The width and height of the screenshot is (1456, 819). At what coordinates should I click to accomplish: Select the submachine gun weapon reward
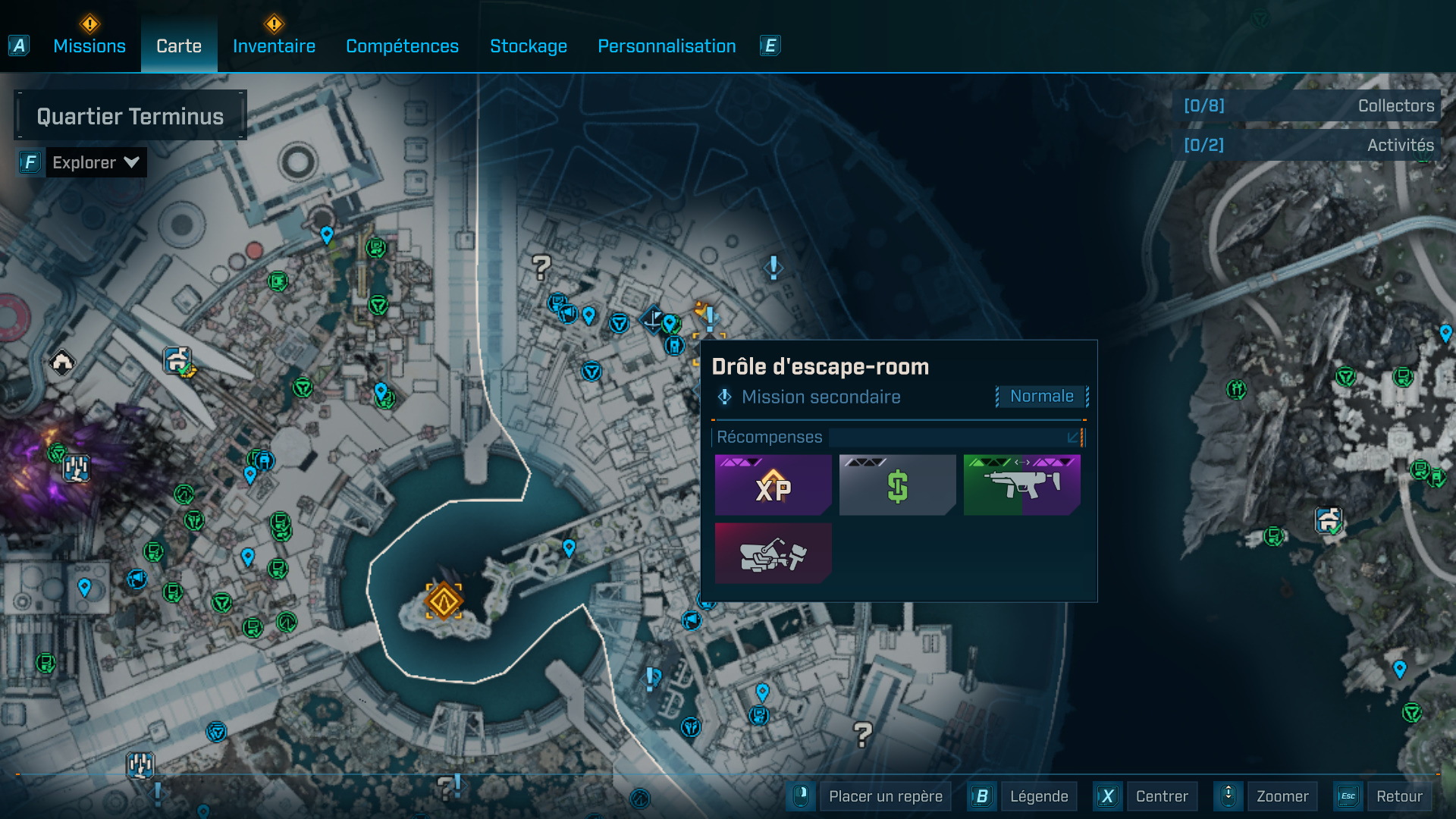click(x=1021, y=485)
